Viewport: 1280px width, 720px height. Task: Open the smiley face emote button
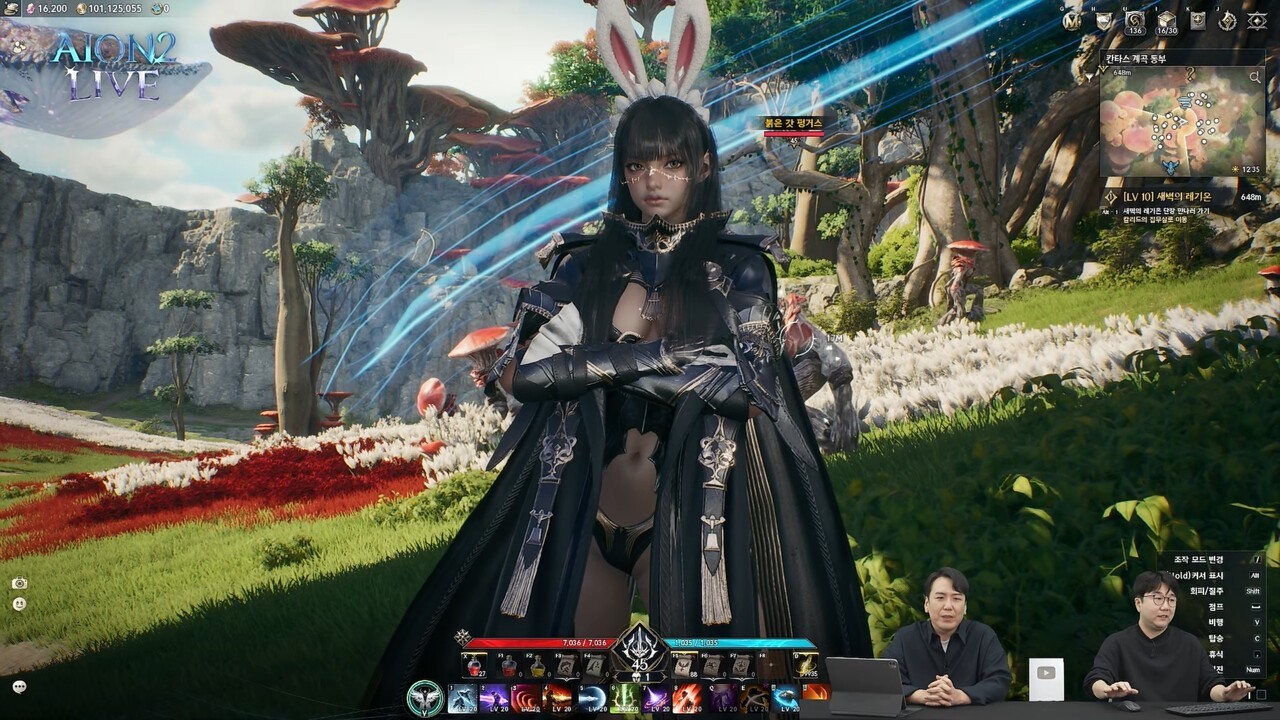coord(19,604)
